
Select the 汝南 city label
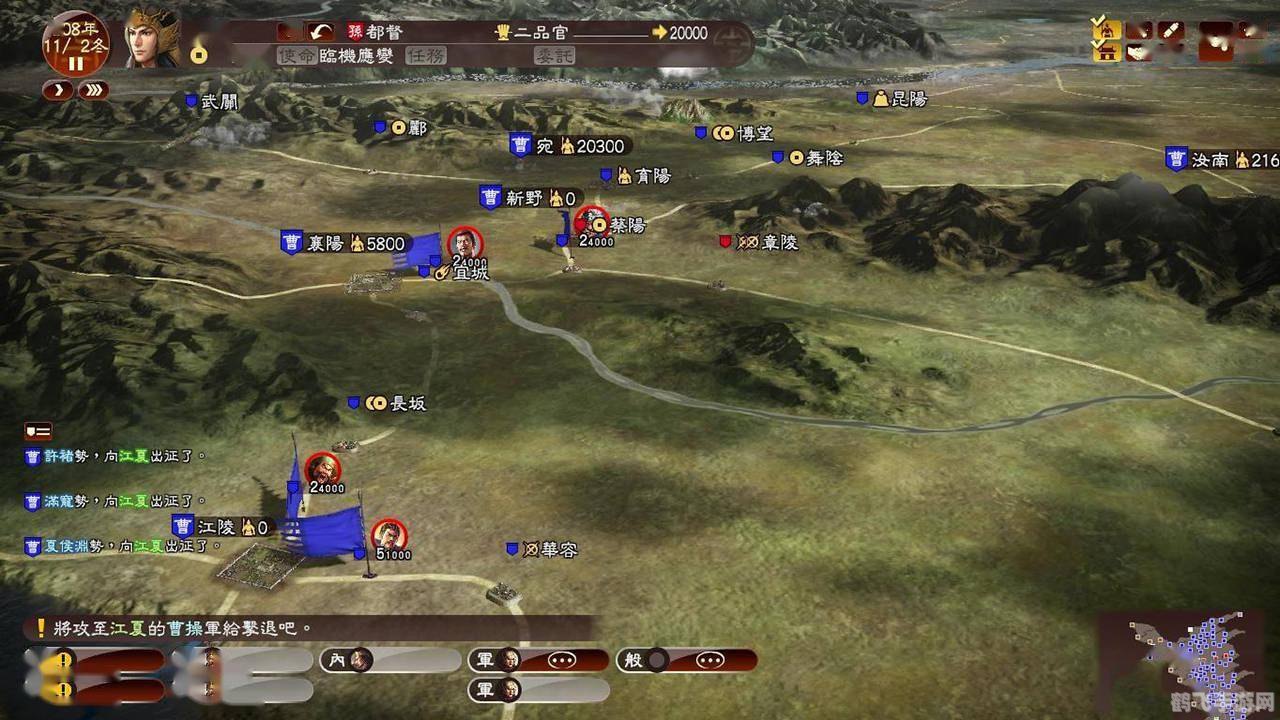1209,159
